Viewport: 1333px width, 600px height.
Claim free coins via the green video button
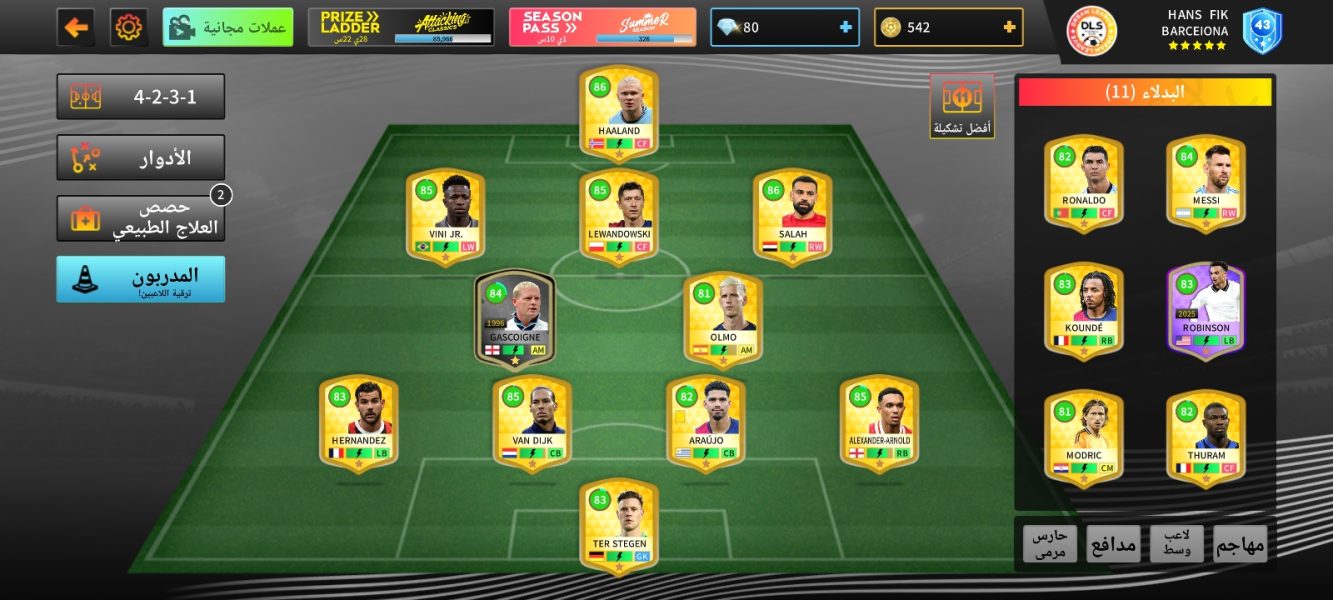coord(228,27)
